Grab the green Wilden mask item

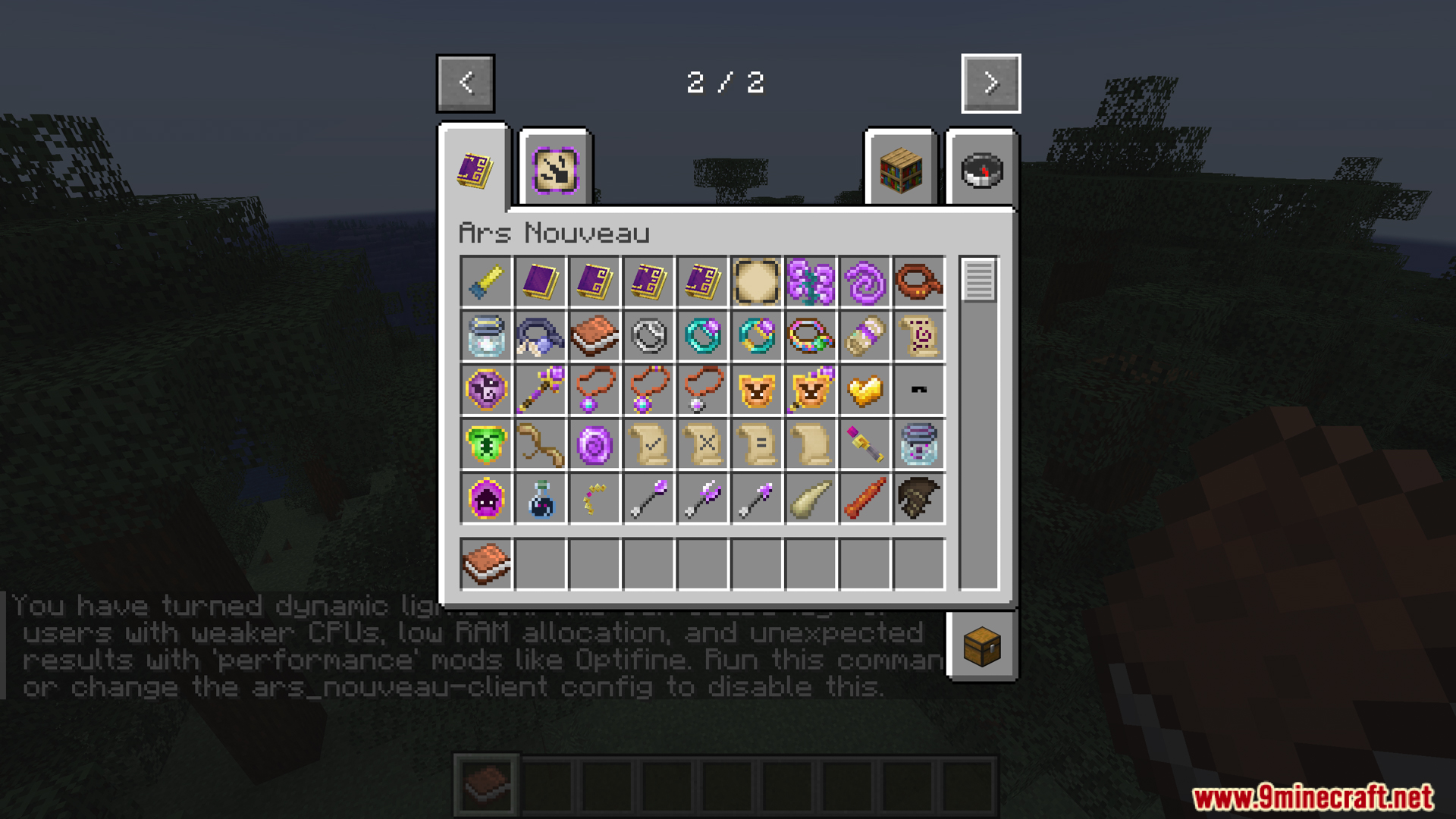pyautogui.click(x=486, y=444)
